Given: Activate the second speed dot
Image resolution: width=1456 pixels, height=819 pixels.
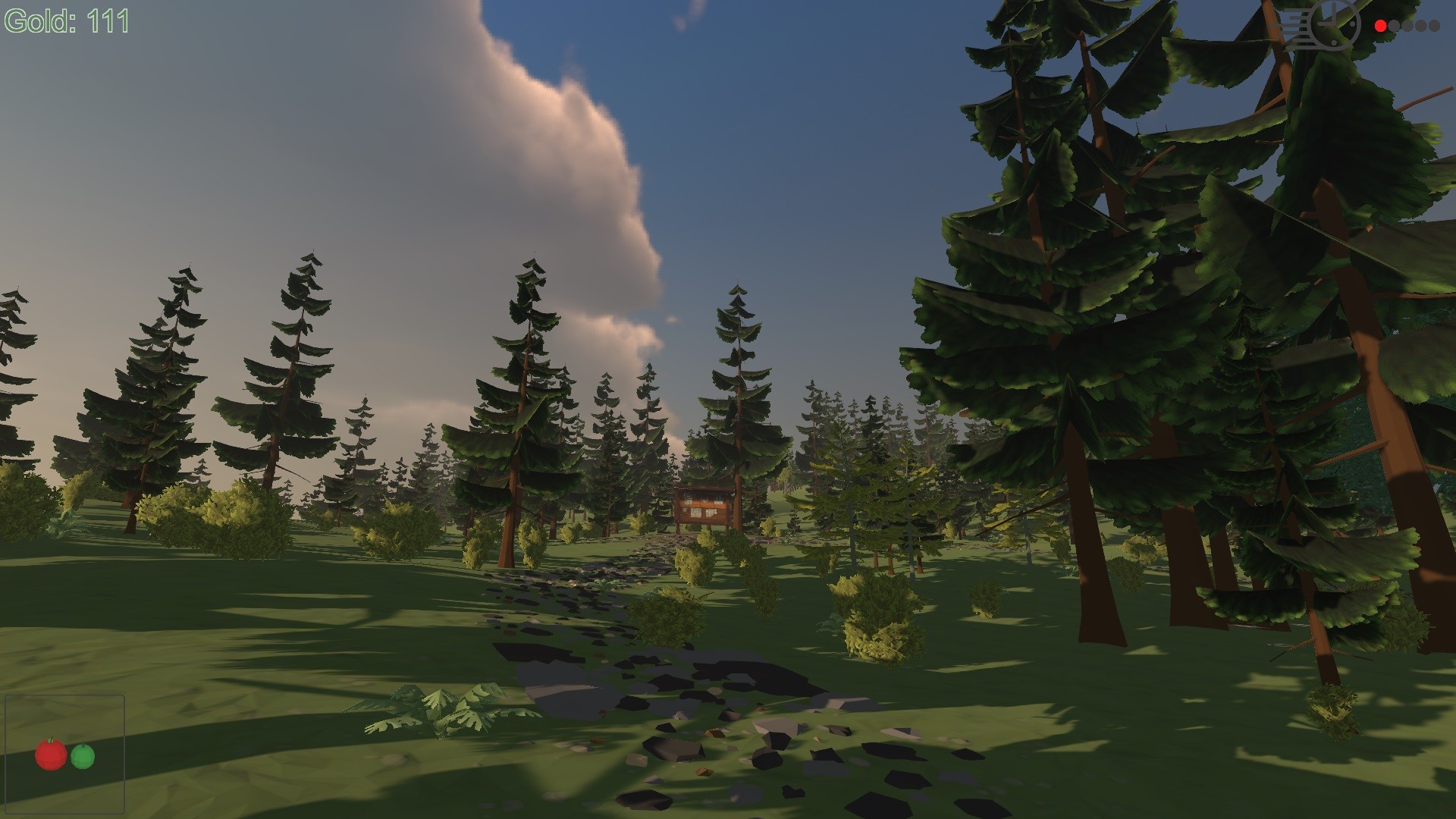Looking at the screenshot, I should click(x=1394, y=25).
